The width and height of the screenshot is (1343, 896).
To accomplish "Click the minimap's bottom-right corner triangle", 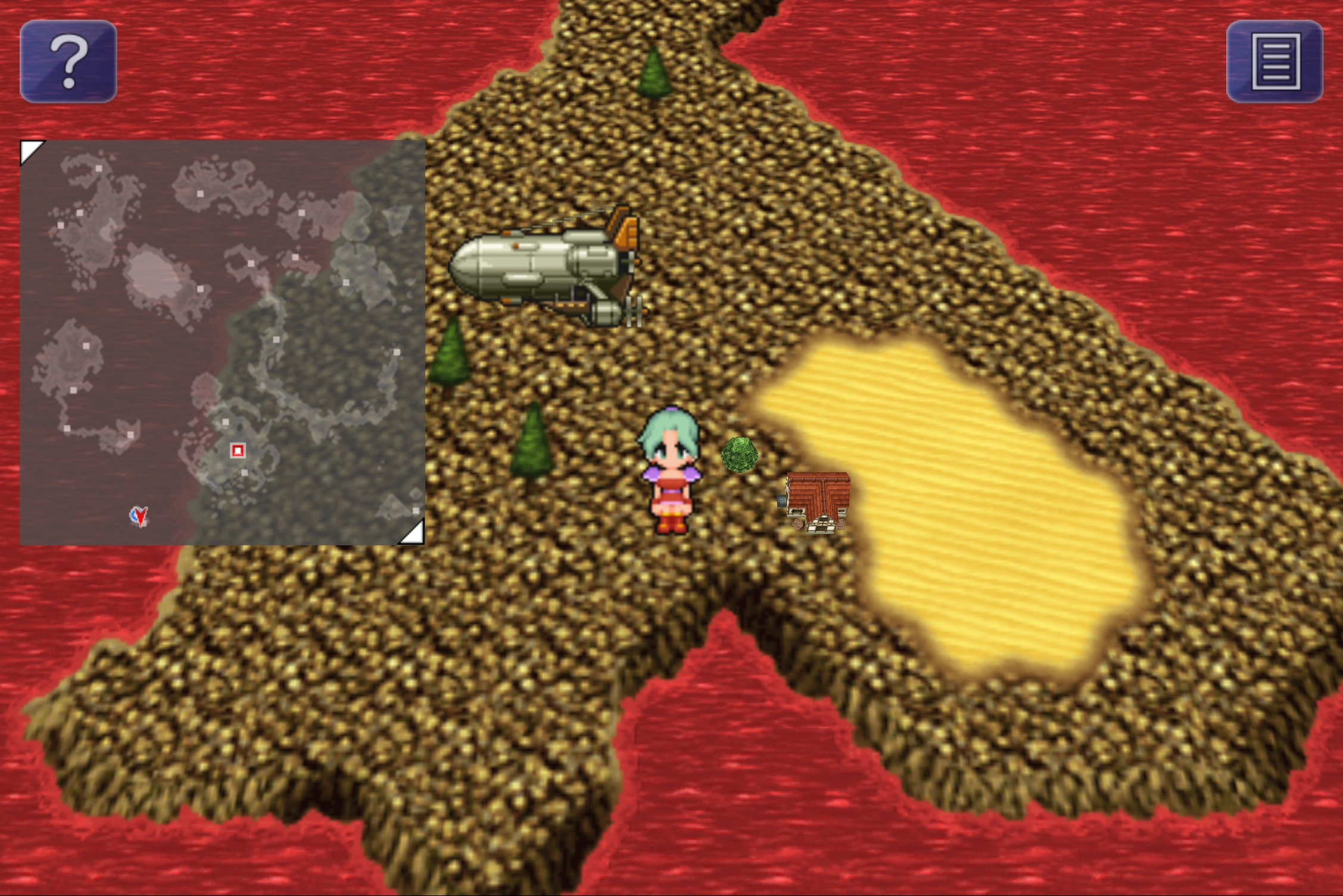I will (413, 533).
